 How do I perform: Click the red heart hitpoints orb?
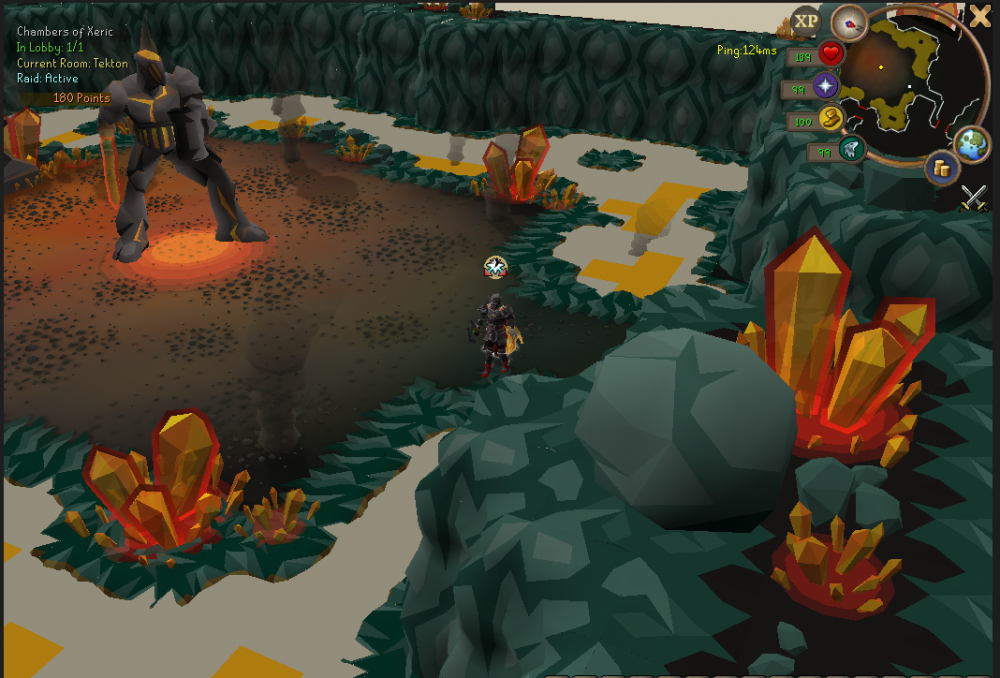(x=830, y=54)
